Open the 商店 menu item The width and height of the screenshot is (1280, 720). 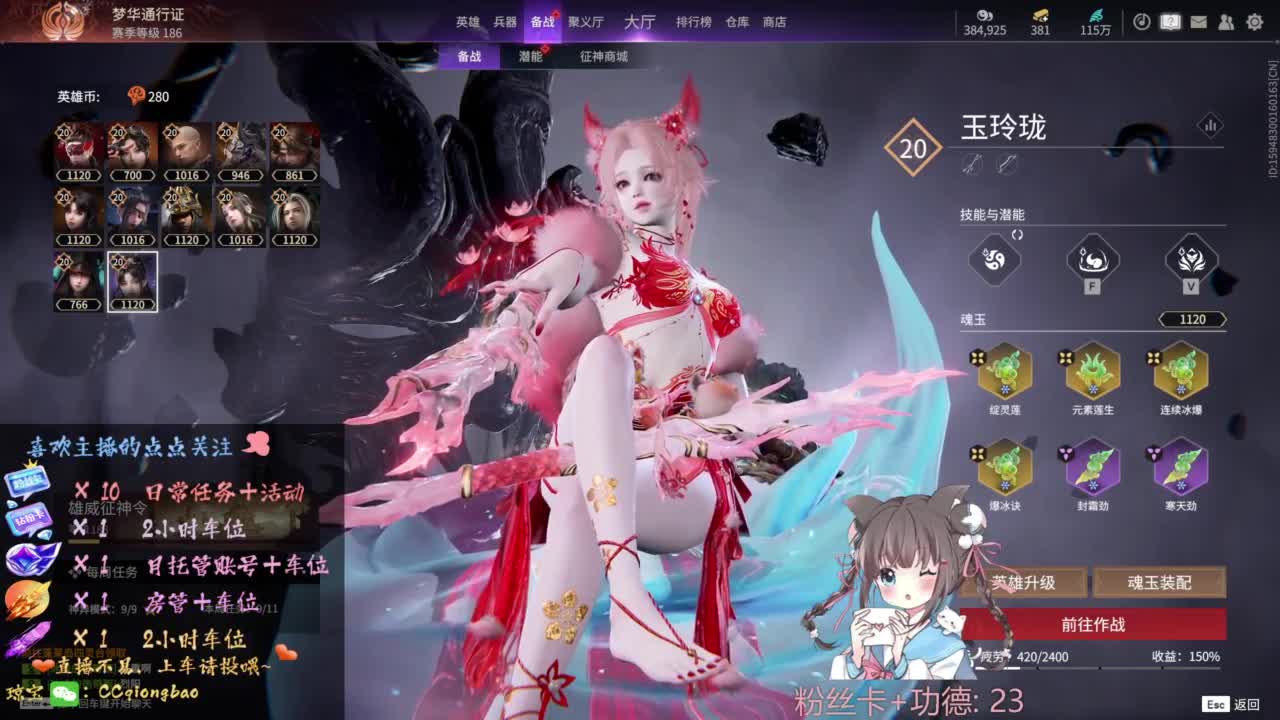point(773,22)
